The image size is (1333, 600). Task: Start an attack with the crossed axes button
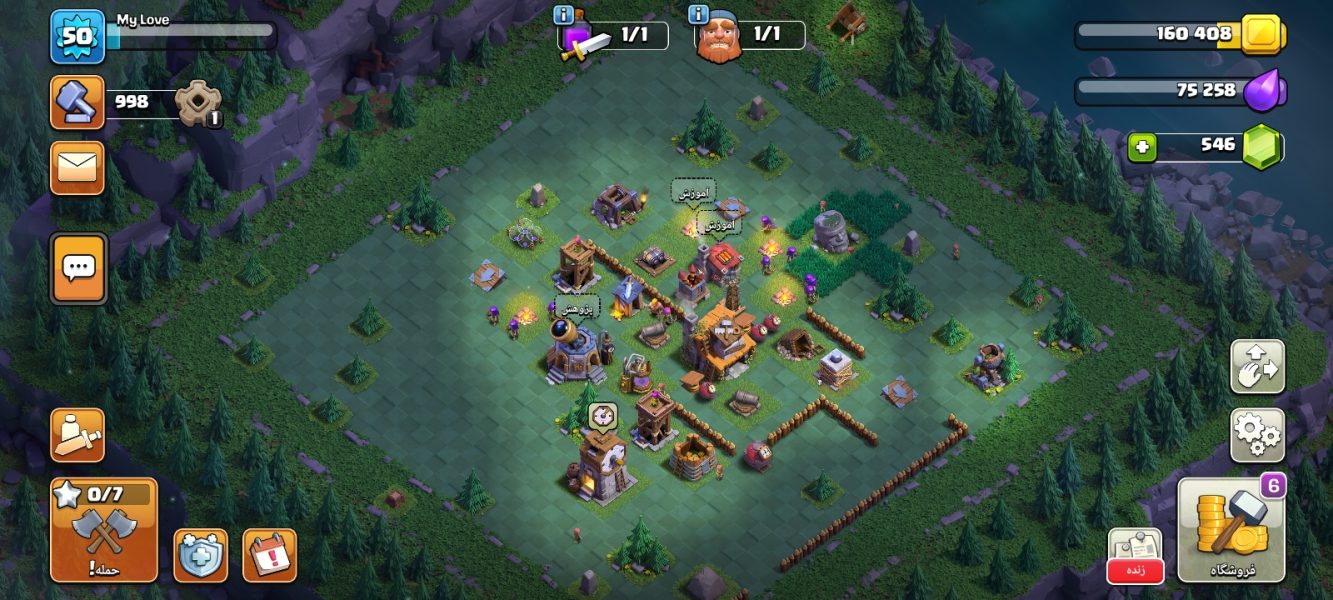pos(104,530)
